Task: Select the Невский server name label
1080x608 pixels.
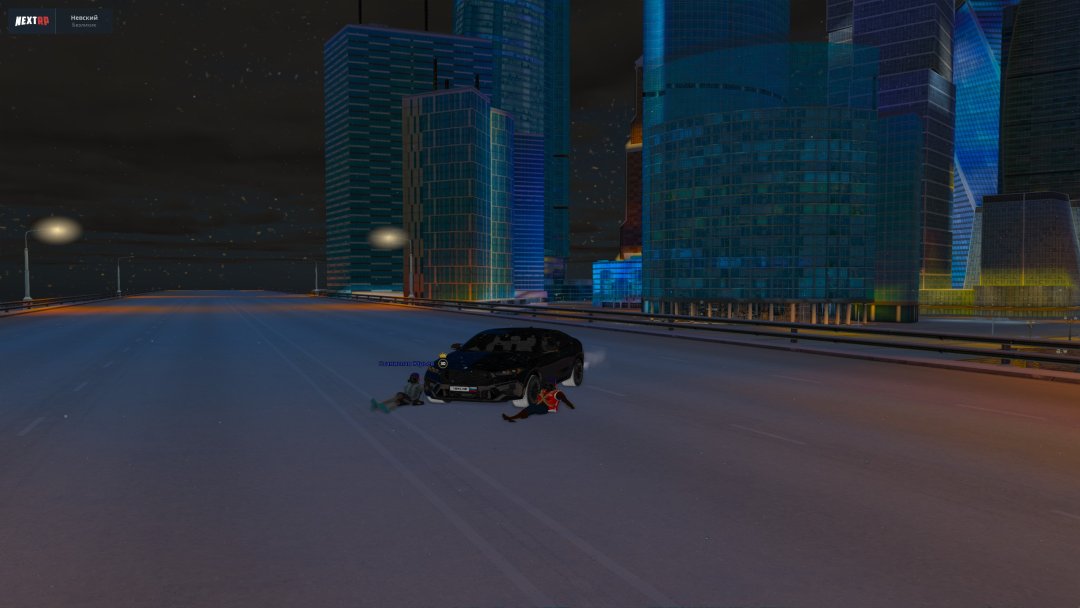Action: click(84, 18)
